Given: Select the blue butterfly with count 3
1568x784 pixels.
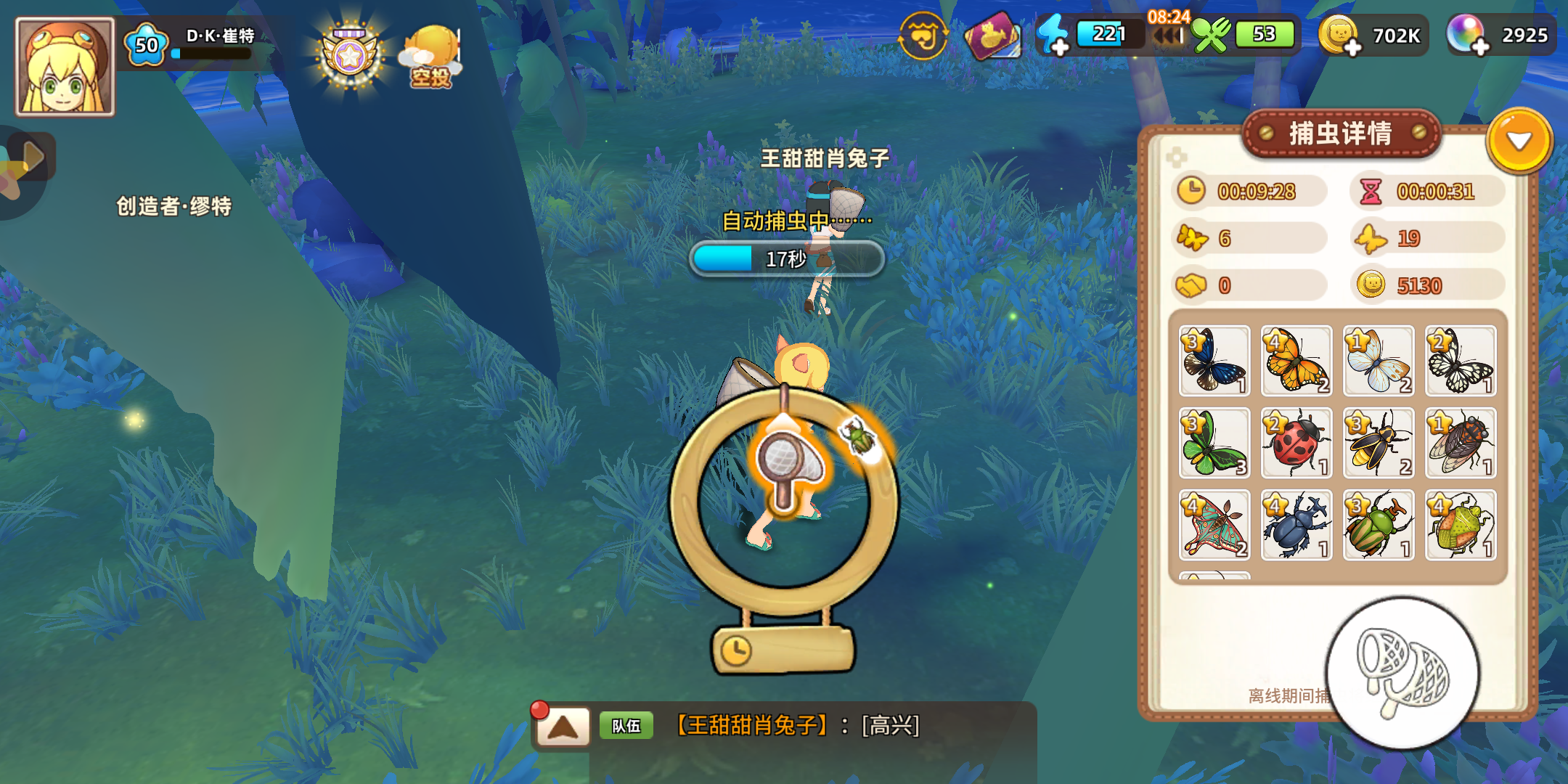Looking at the screenshot, I should (1214, 361).
